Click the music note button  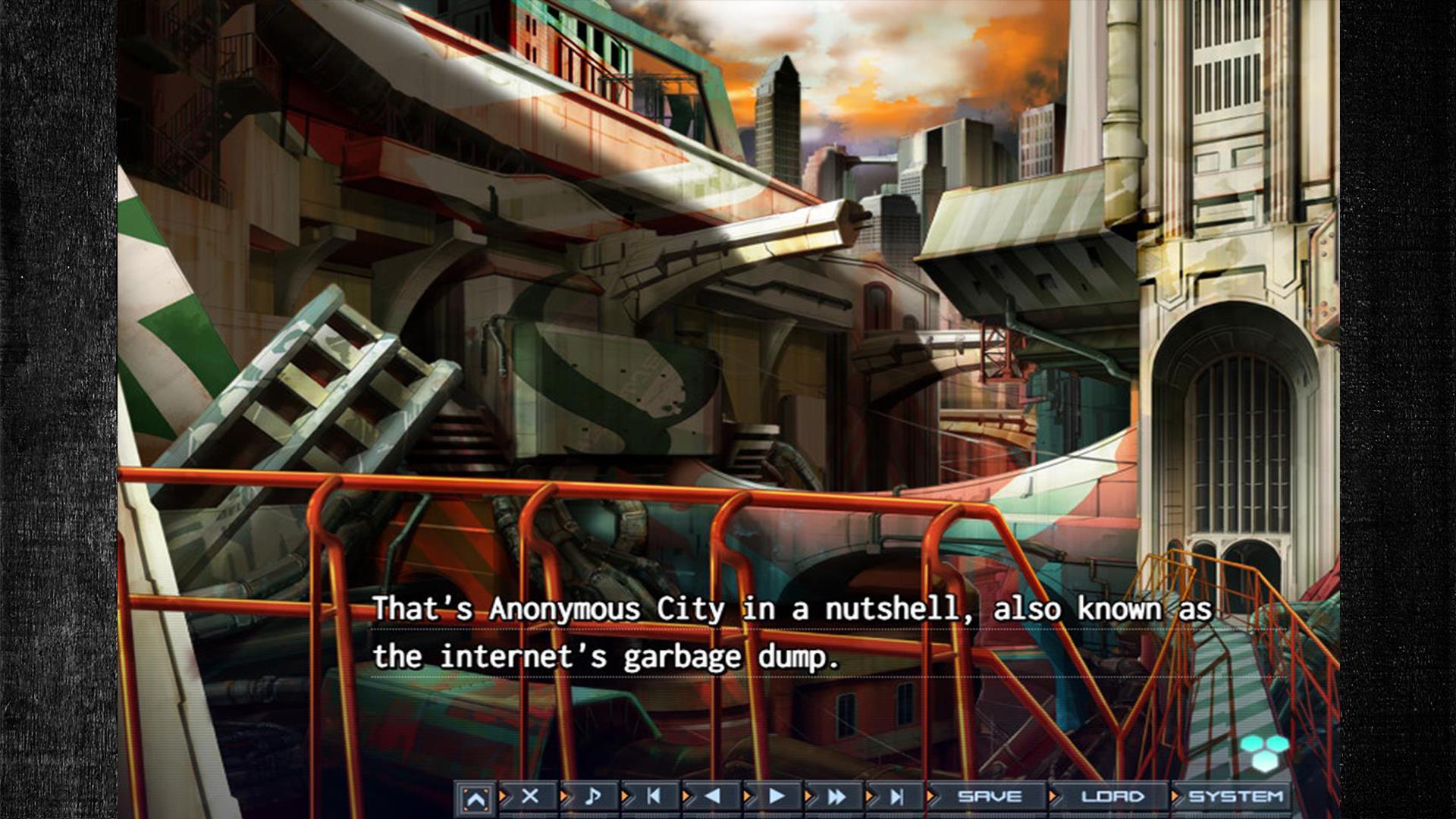click(x=592, y=796)
